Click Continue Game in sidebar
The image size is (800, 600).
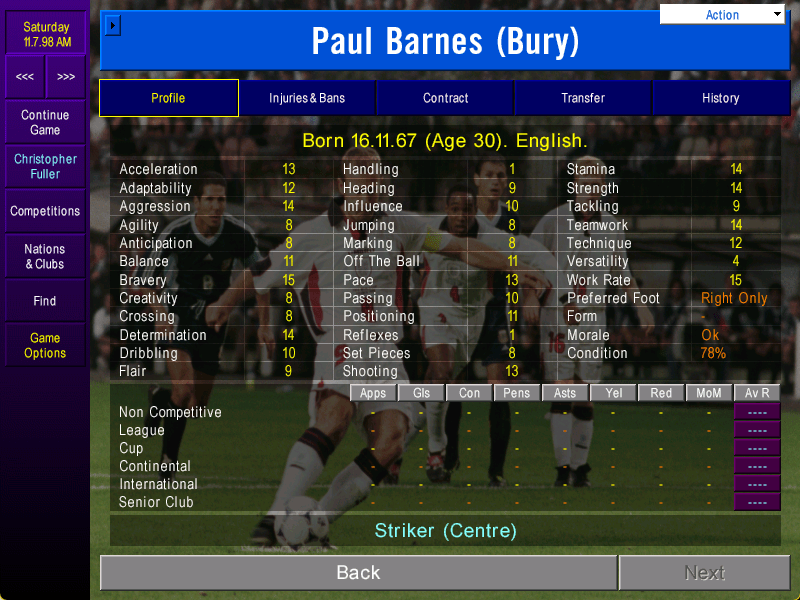(45, 123)
